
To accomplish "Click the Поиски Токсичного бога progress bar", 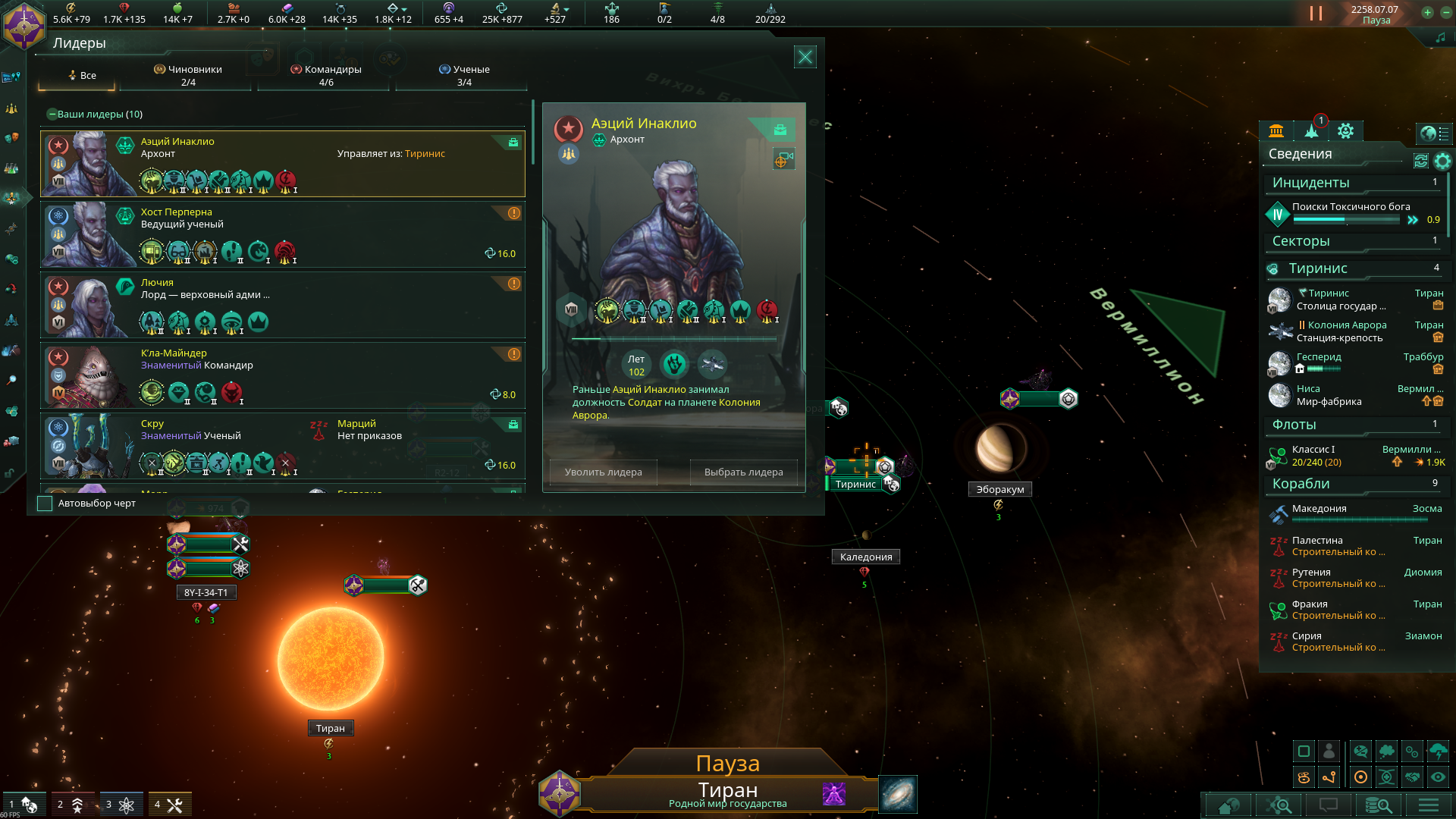I will pyautogui.click(x=1348, y=219).
